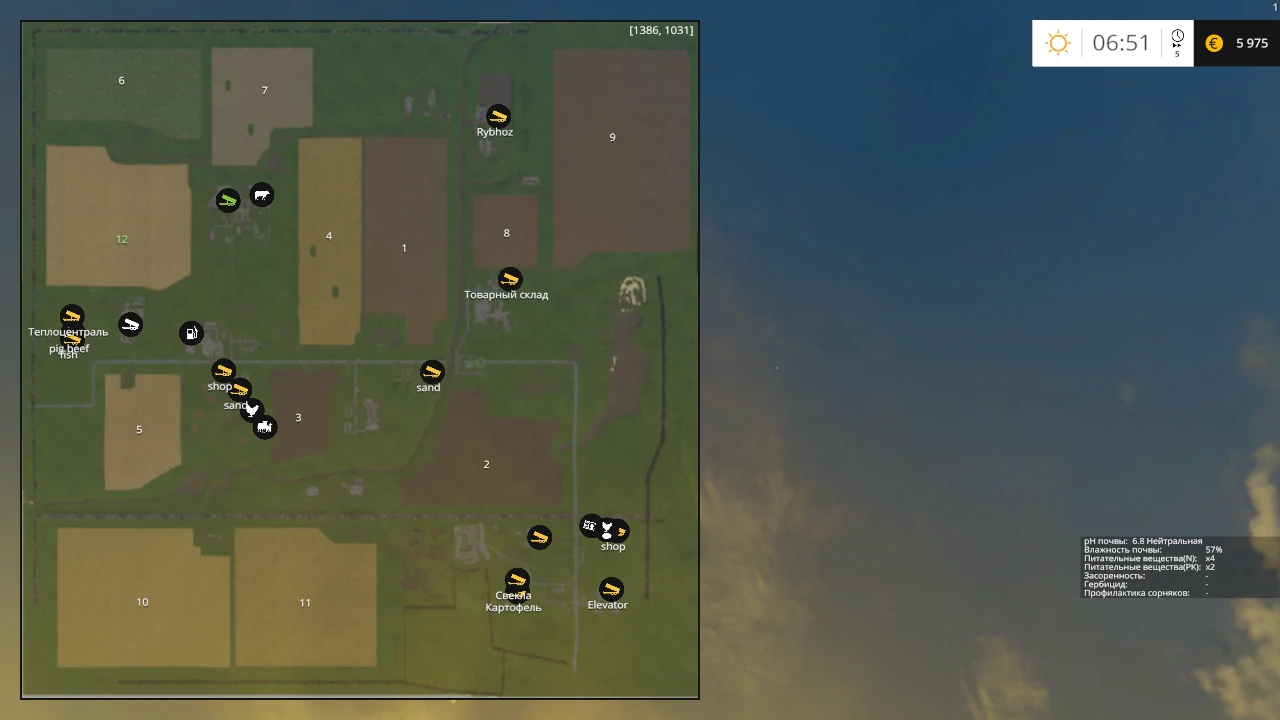The height and width of the screenshot is (720, 1280).
Task: Click the chicken icon near the southern shop
Action: (607, 524)
